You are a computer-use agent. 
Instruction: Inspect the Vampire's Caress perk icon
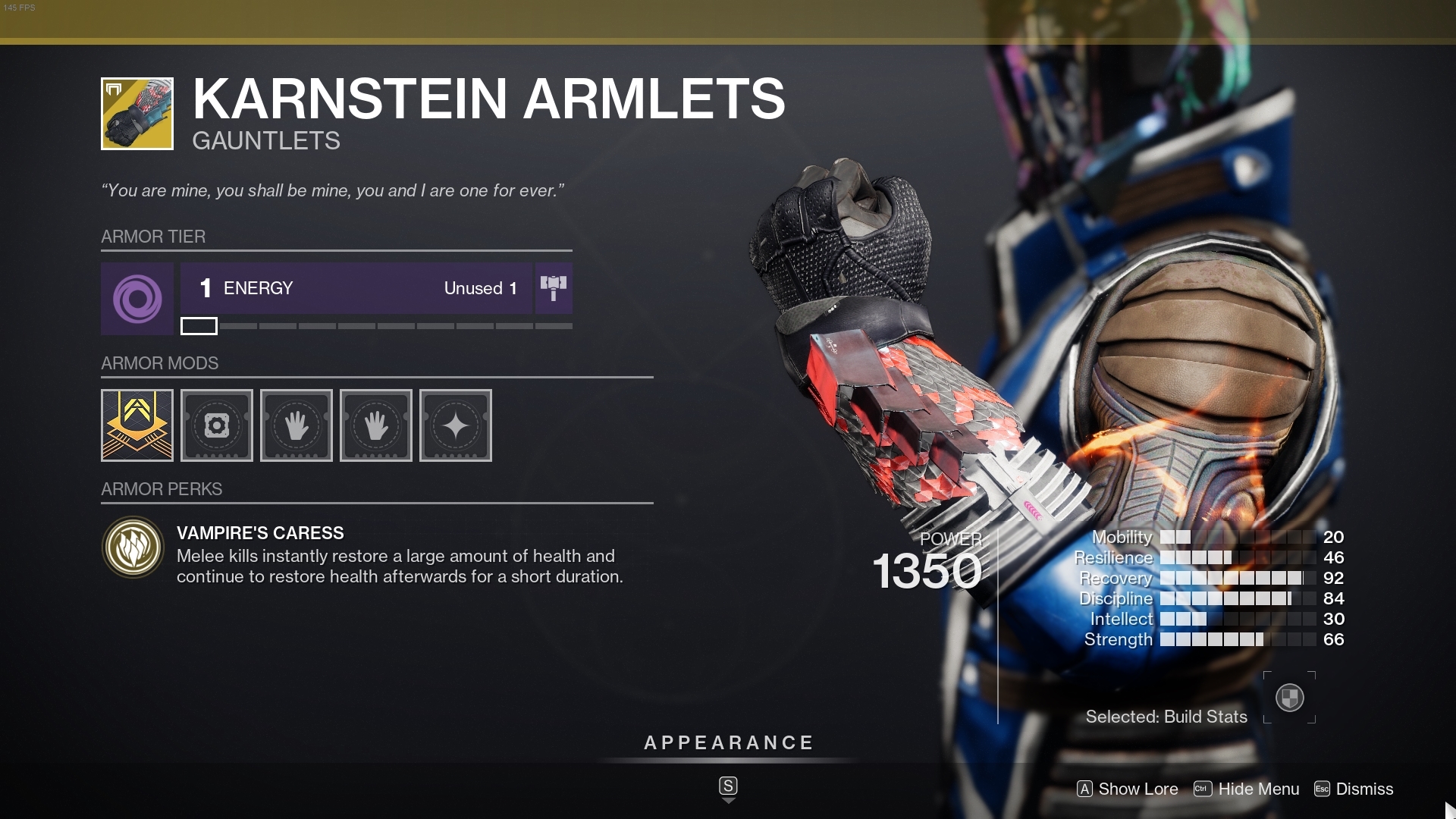pyautogui.click(x=133, y=548)
